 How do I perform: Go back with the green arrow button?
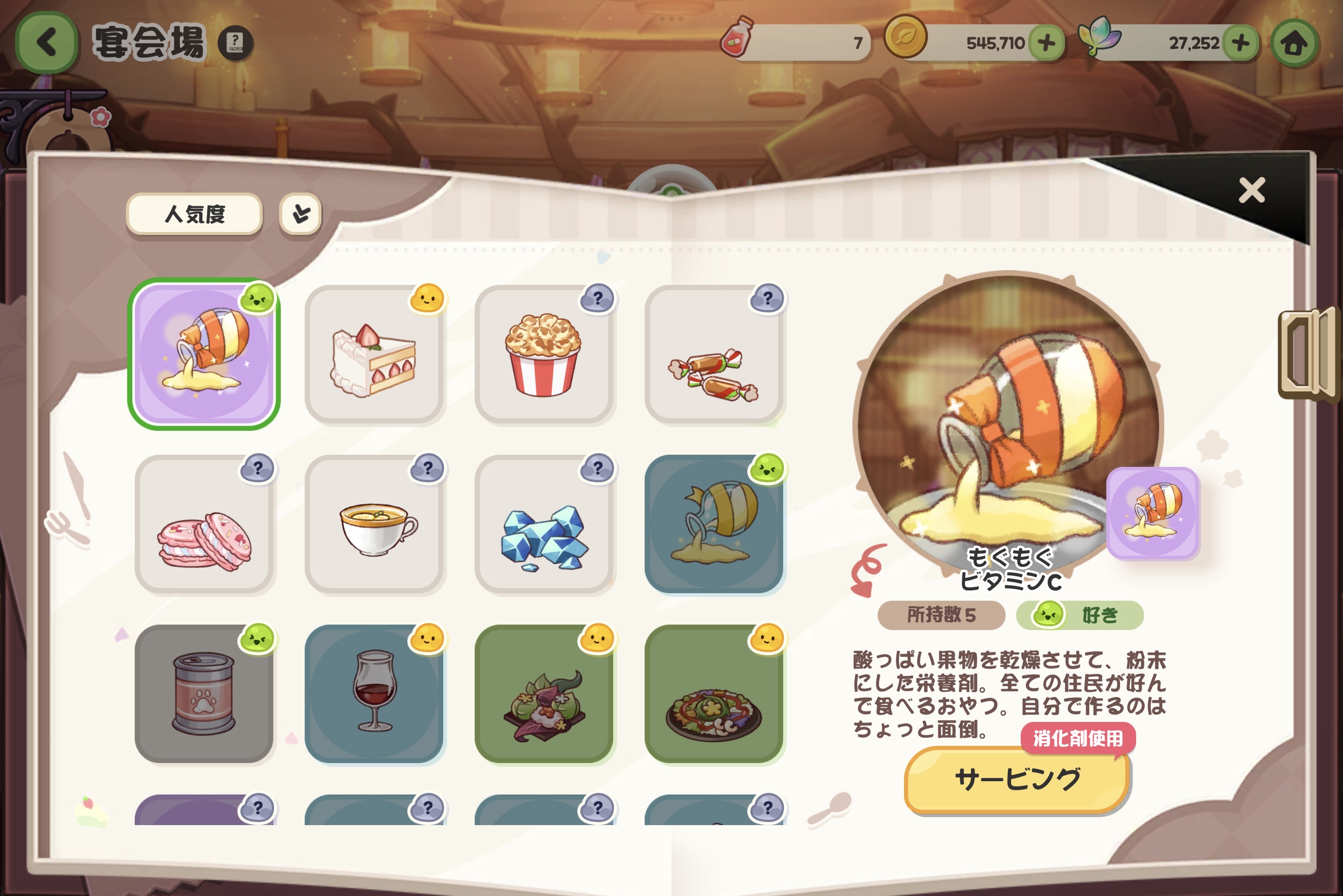click(x=46, y=42)
